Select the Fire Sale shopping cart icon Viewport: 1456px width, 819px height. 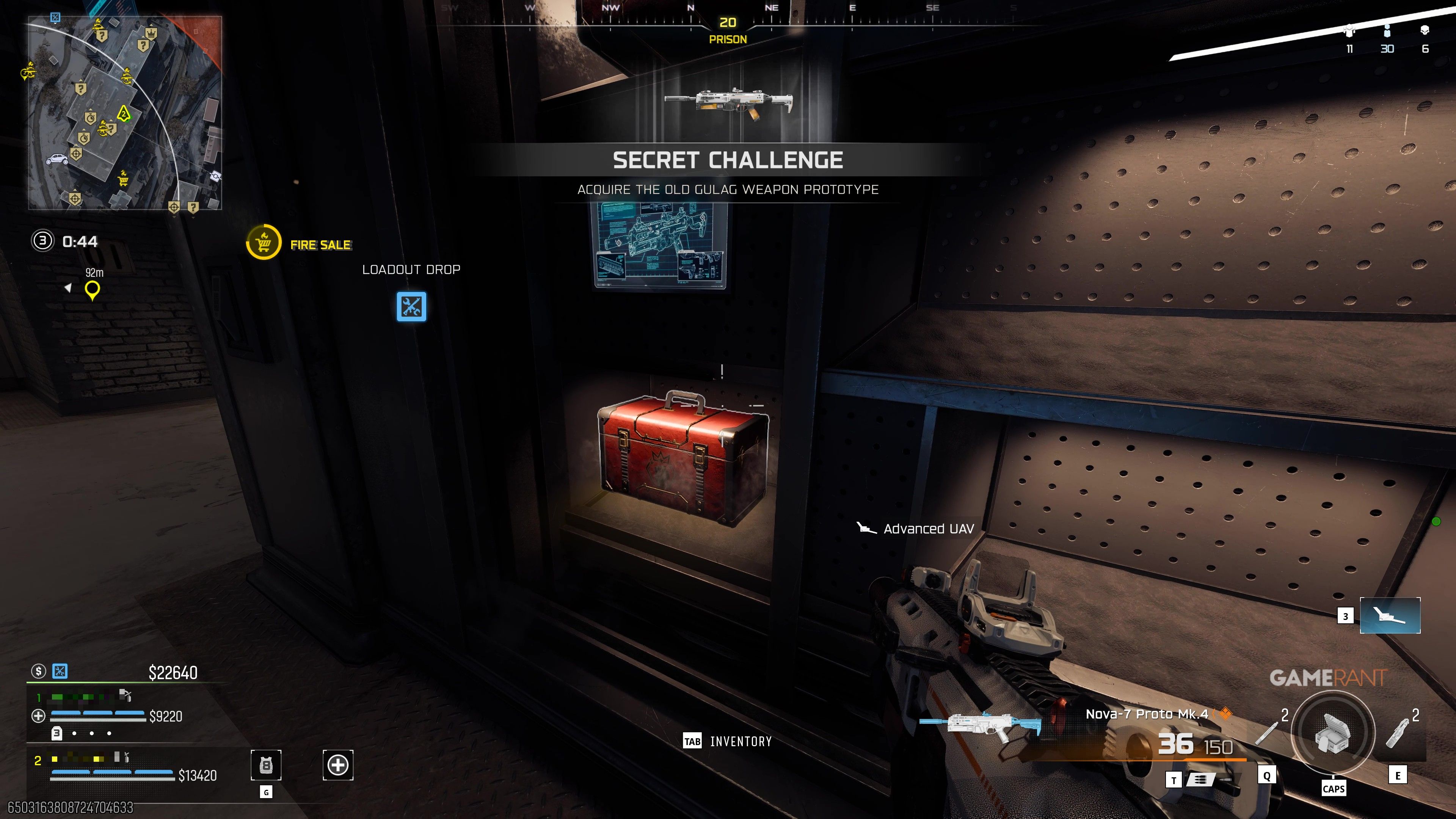point(264,242)
